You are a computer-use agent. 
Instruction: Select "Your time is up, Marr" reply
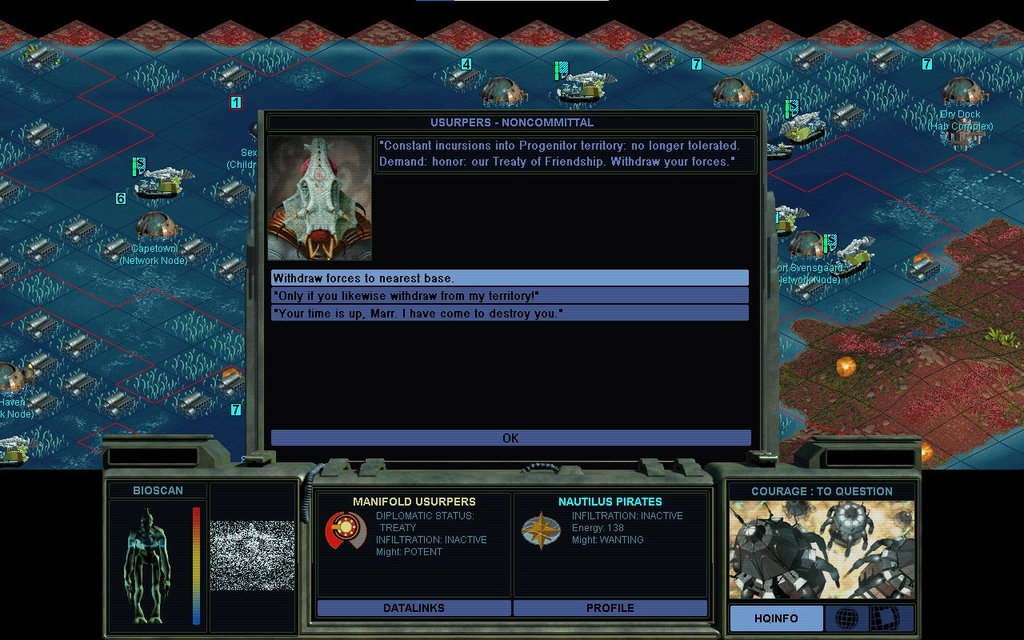click(x=510, y=313)
